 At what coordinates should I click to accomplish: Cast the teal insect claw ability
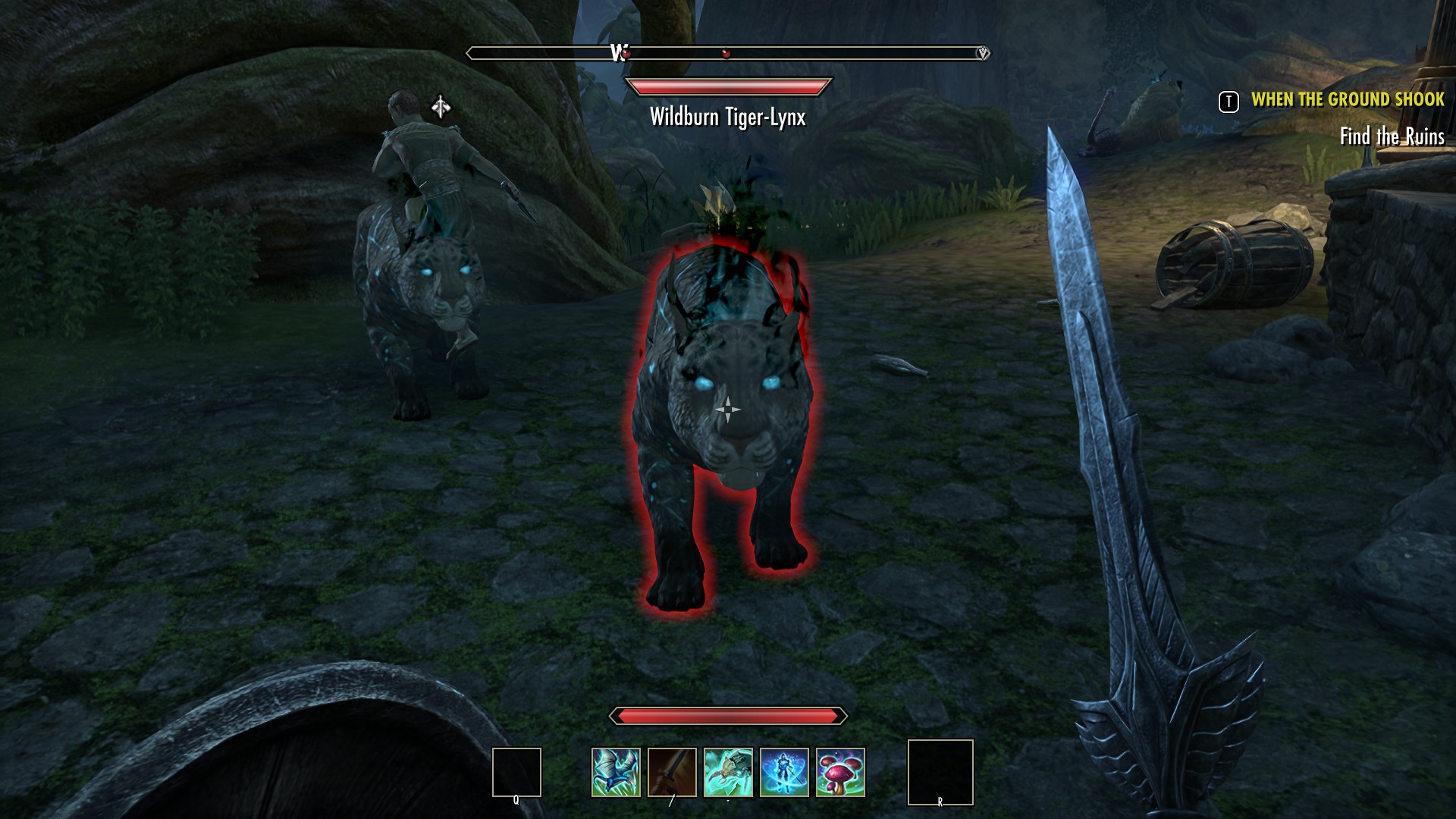click(728, 772)
